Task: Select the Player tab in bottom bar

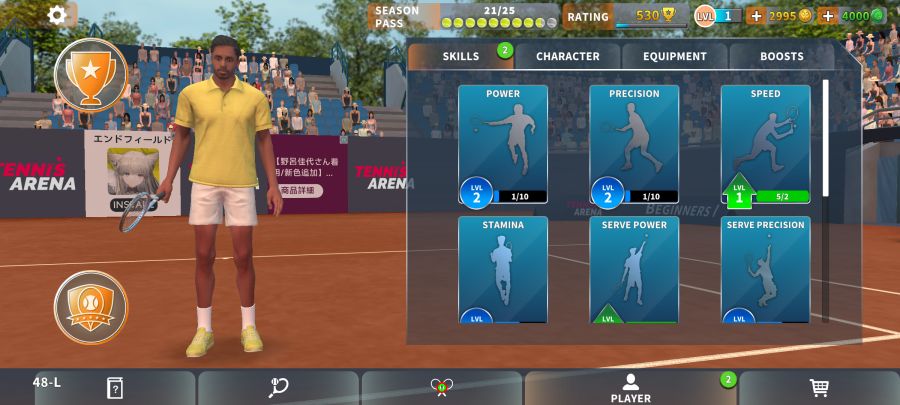Action: (630, 388)
